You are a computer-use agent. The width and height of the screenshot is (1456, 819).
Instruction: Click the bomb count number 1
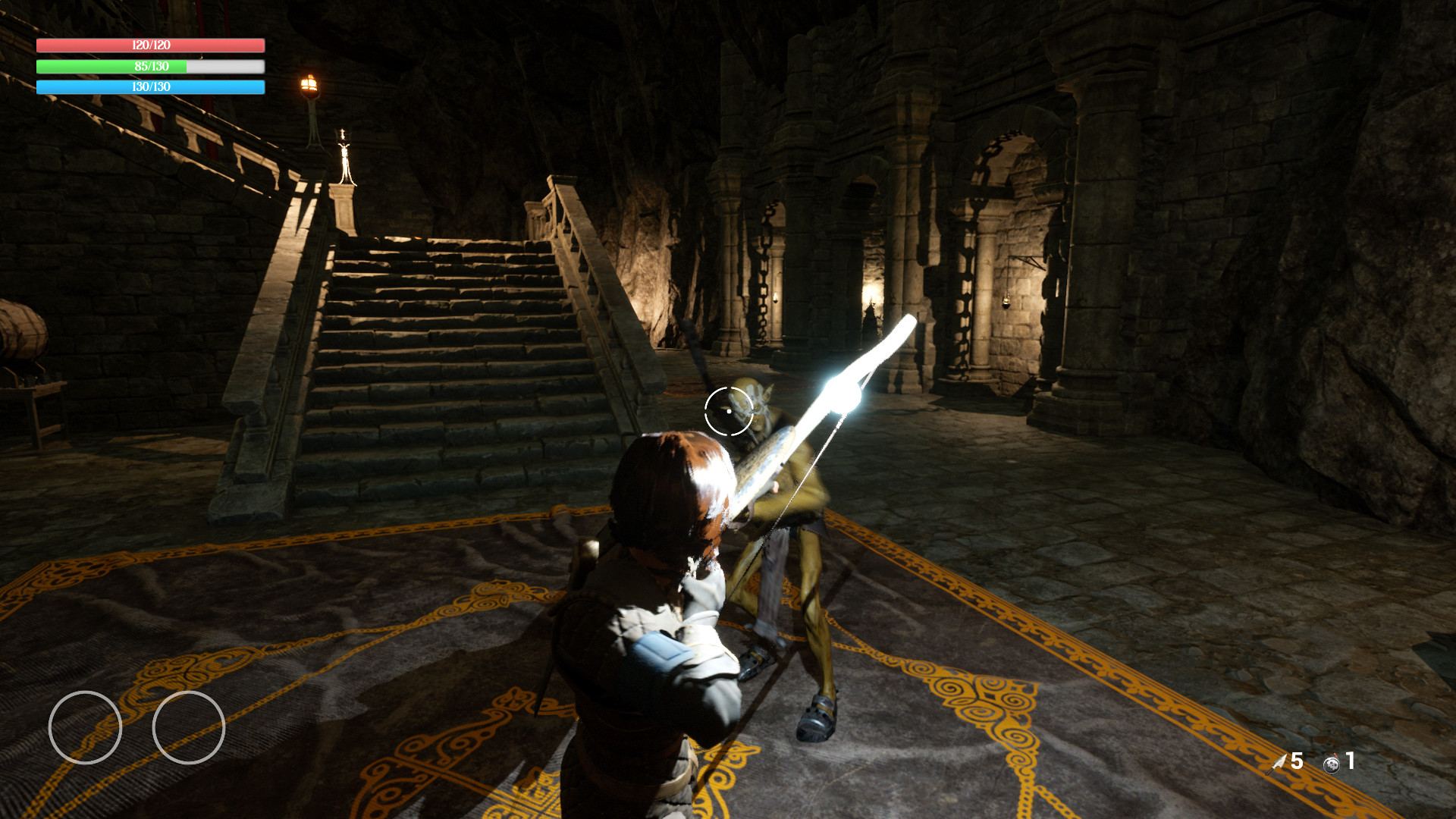tap(1350, 761)
